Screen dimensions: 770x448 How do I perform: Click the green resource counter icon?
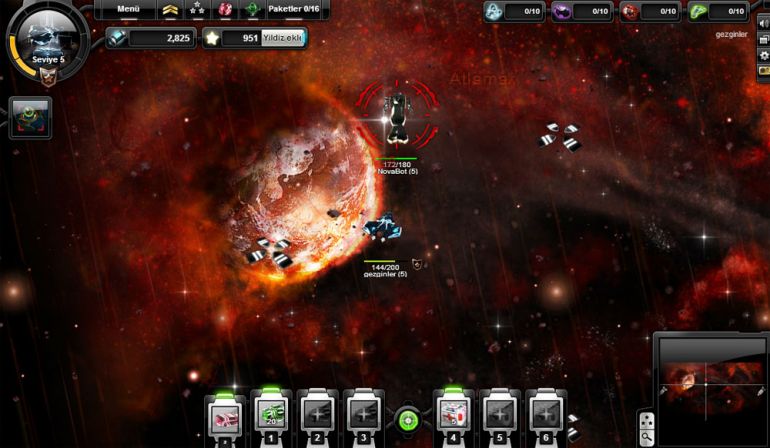click(x=697, y=12)
